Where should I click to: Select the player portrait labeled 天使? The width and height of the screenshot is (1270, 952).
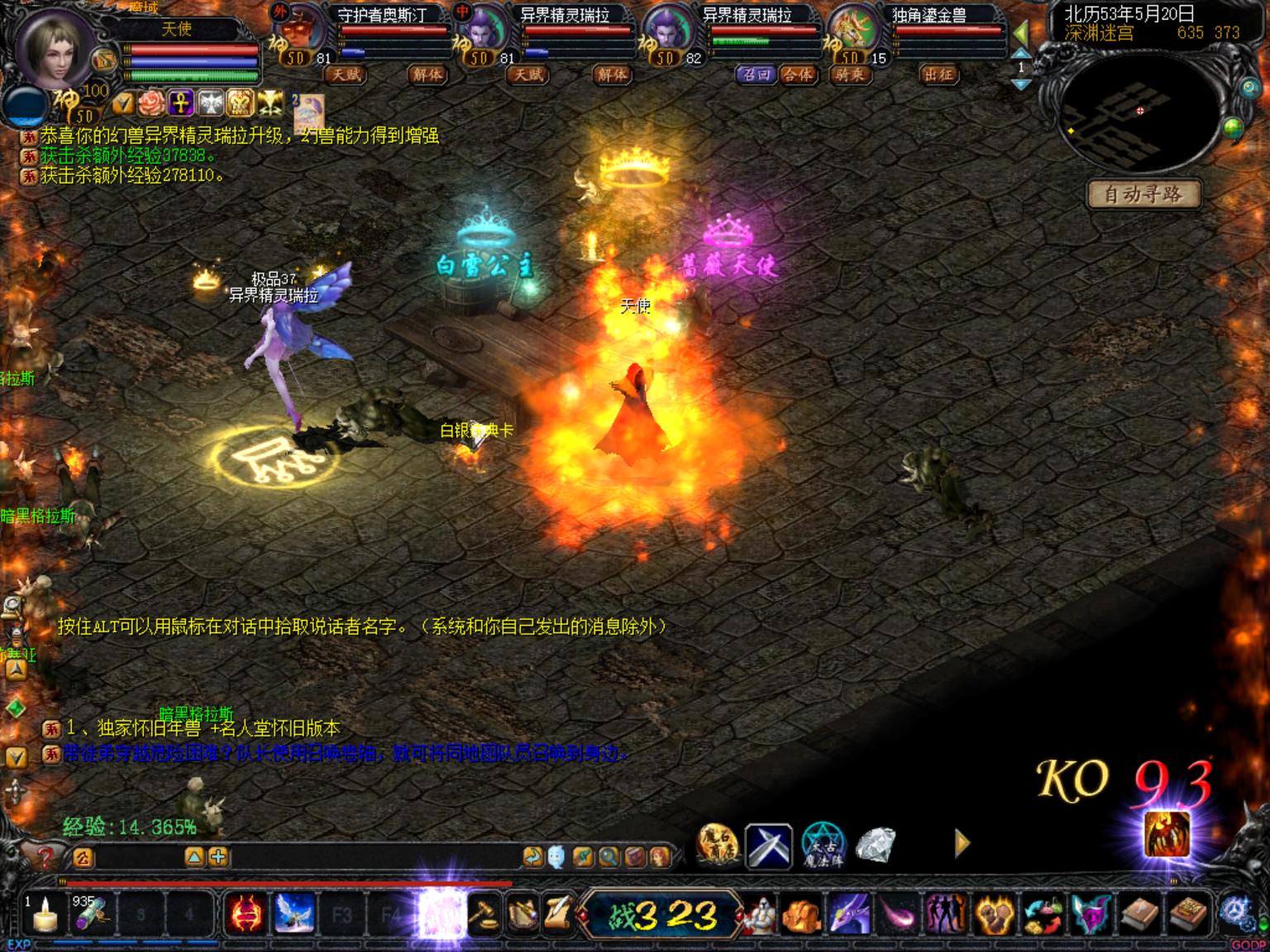[x=56, y=48]
